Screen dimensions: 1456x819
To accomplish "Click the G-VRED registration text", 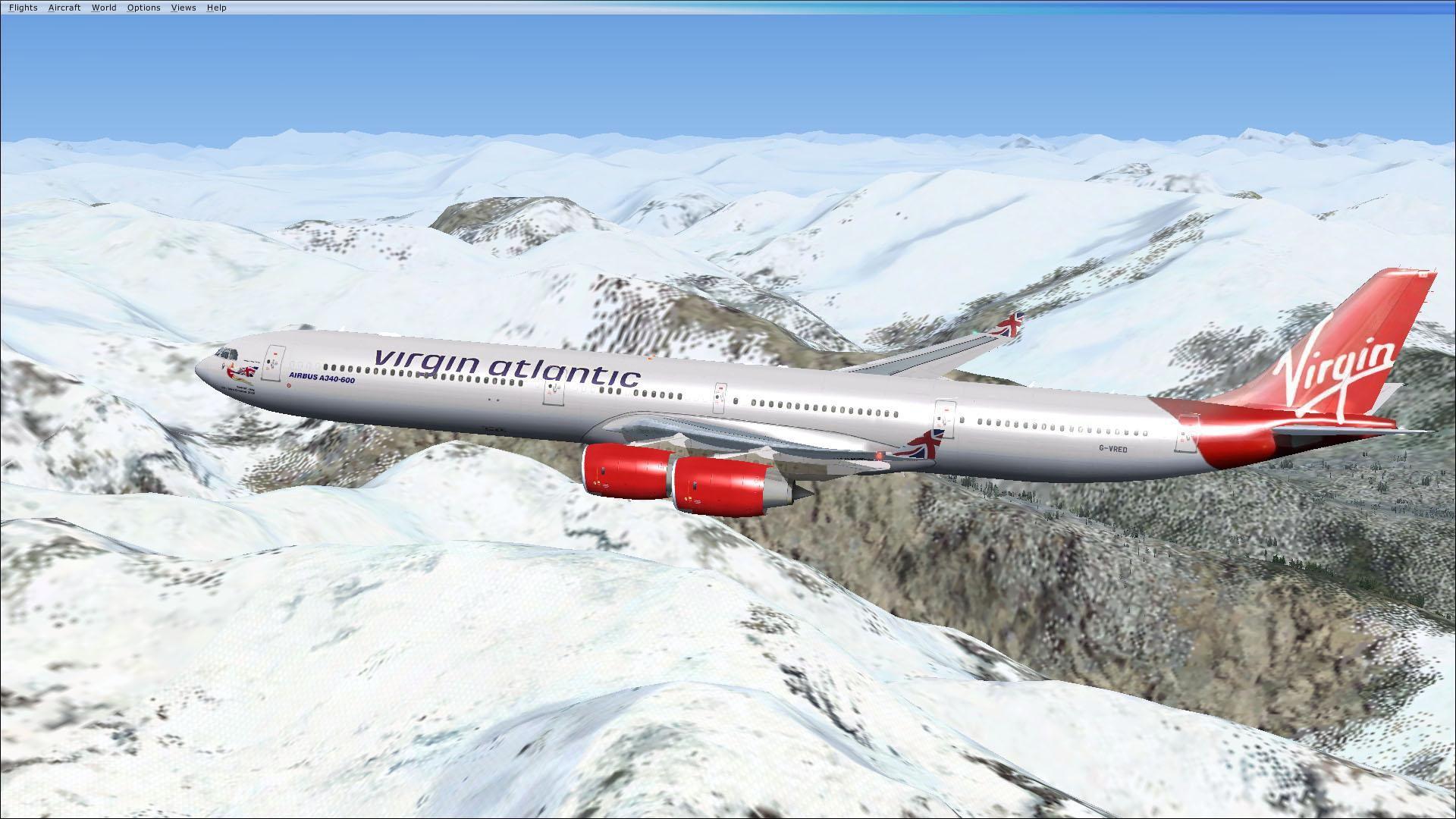I will point(1112,449).
